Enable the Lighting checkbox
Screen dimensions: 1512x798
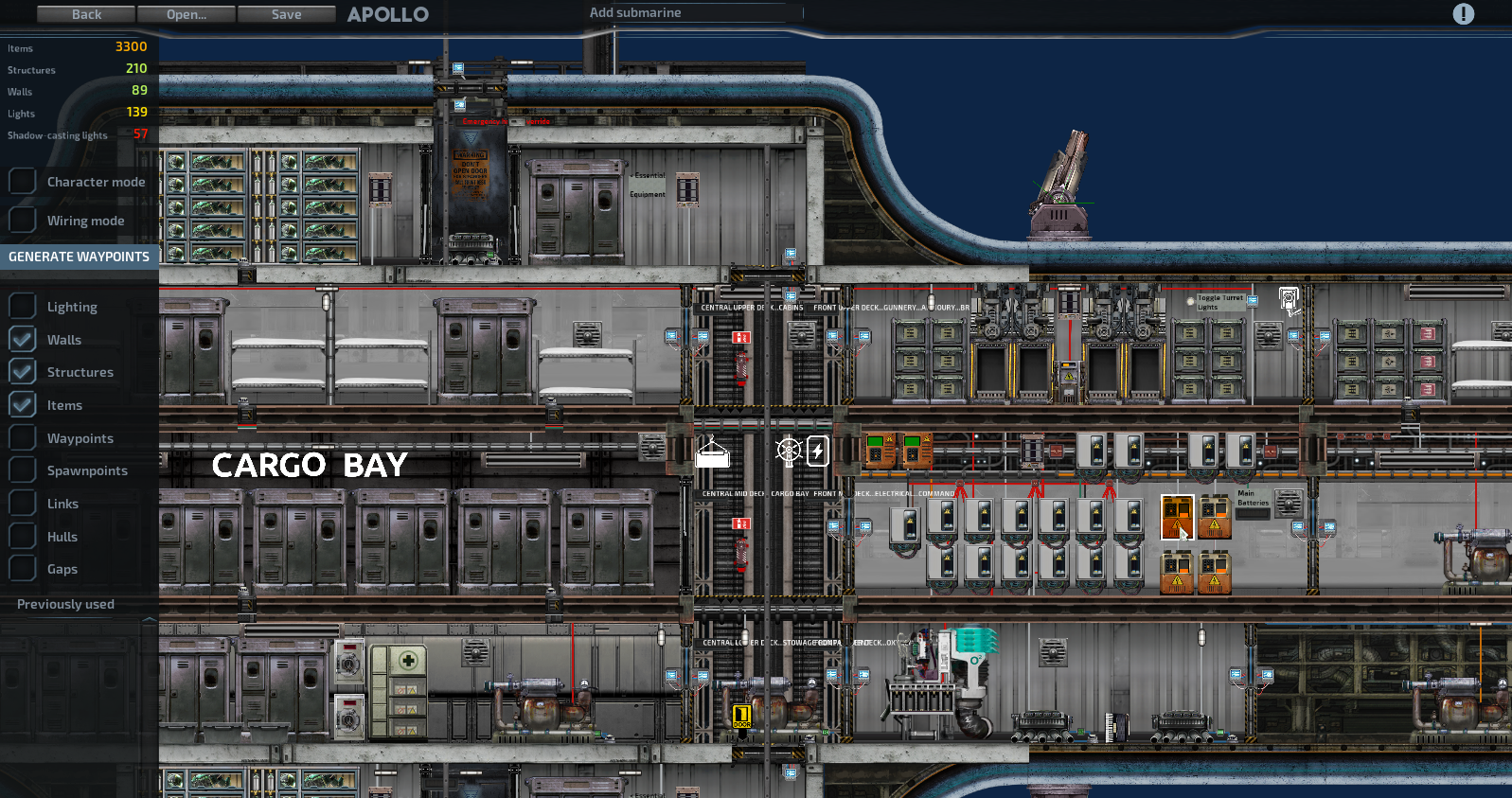pyautogui.click(x=22, y=306)
